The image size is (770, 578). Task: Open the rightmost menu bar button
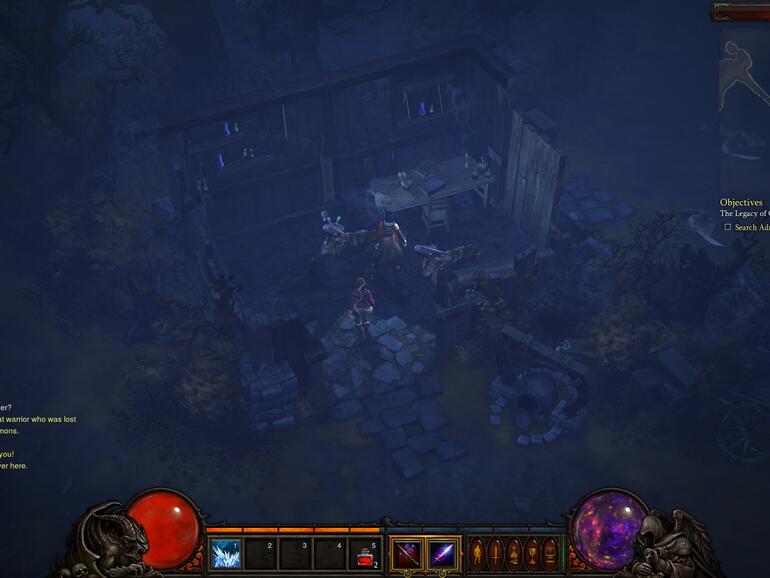pyautogui.click(x=549, y=553)
